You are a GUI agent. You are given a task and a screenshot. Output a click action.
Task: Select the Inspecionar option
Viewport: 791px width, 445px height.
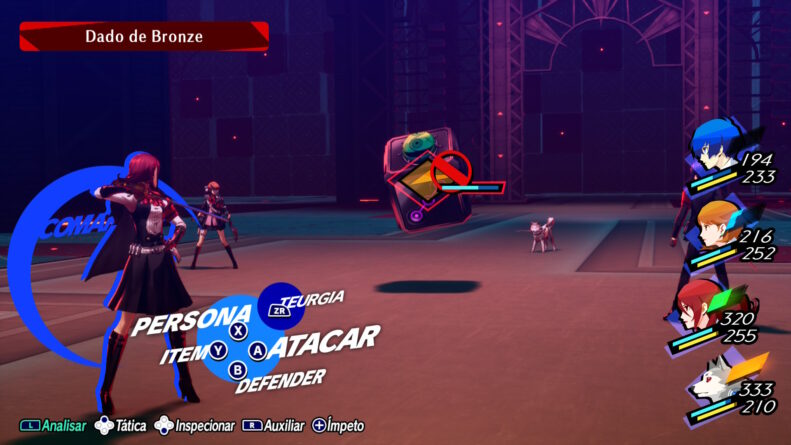[x=194, y=426]
